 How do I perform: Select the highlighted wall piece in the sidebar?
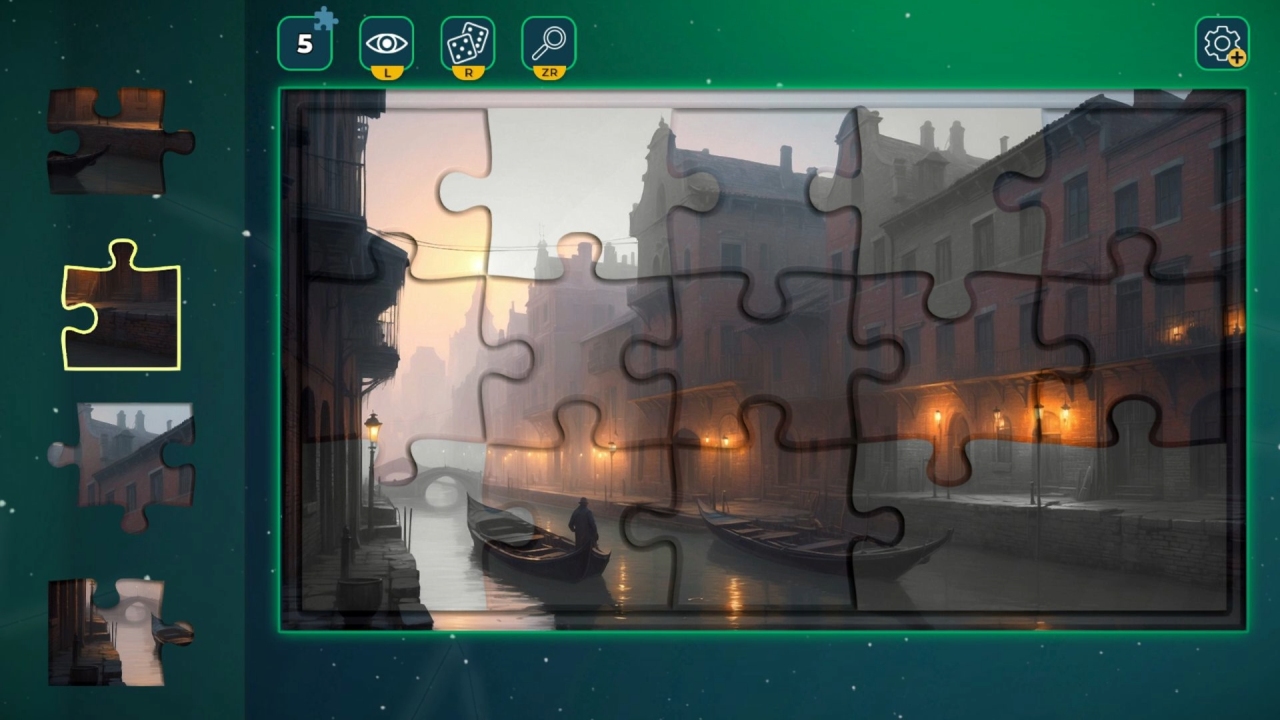point(120,307)
